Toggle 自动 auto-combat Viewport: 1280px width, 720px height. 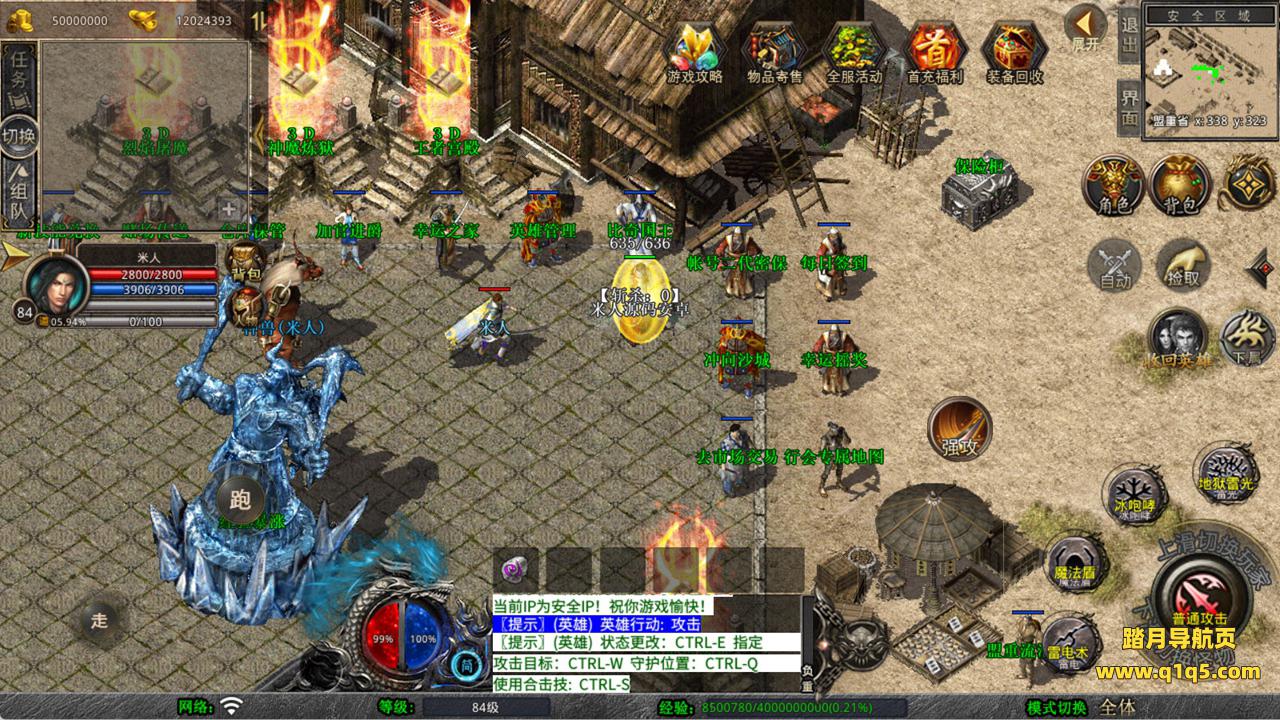pyautogui.click(x=1114, y=266)
